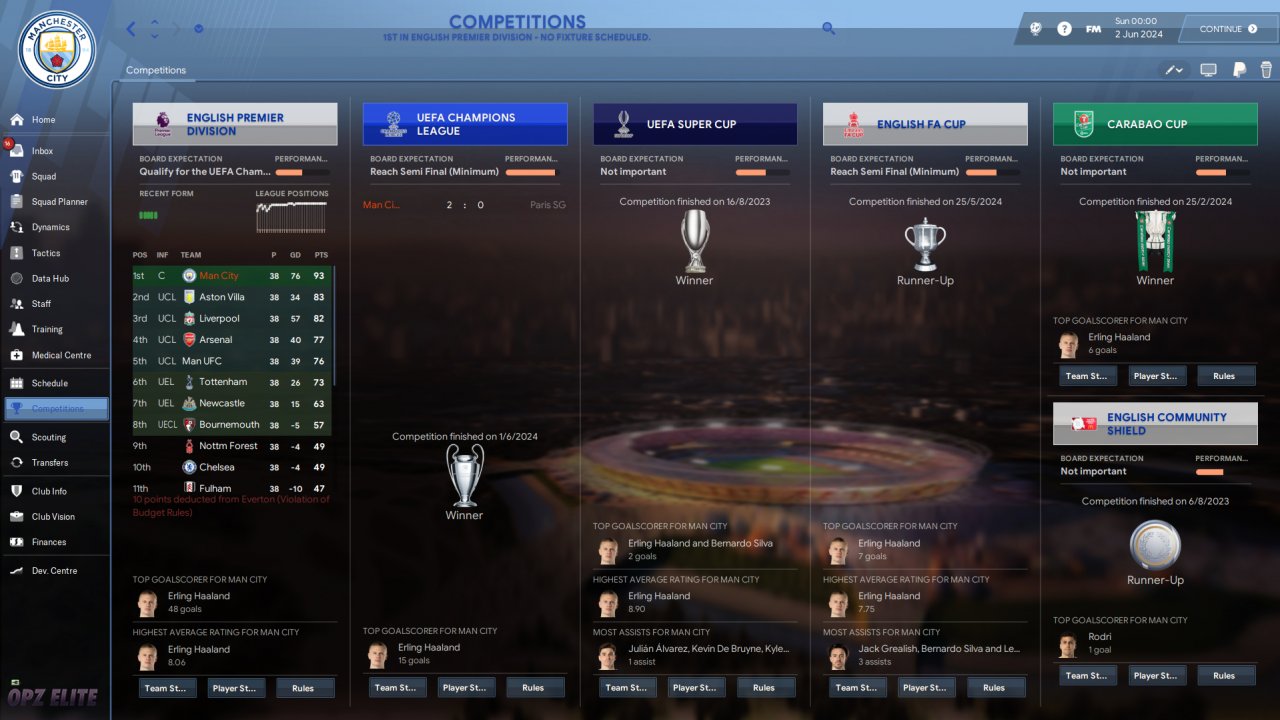1280x720 pixels.
Task: Select the Carabao Cup header
Action: [1155, 124]
